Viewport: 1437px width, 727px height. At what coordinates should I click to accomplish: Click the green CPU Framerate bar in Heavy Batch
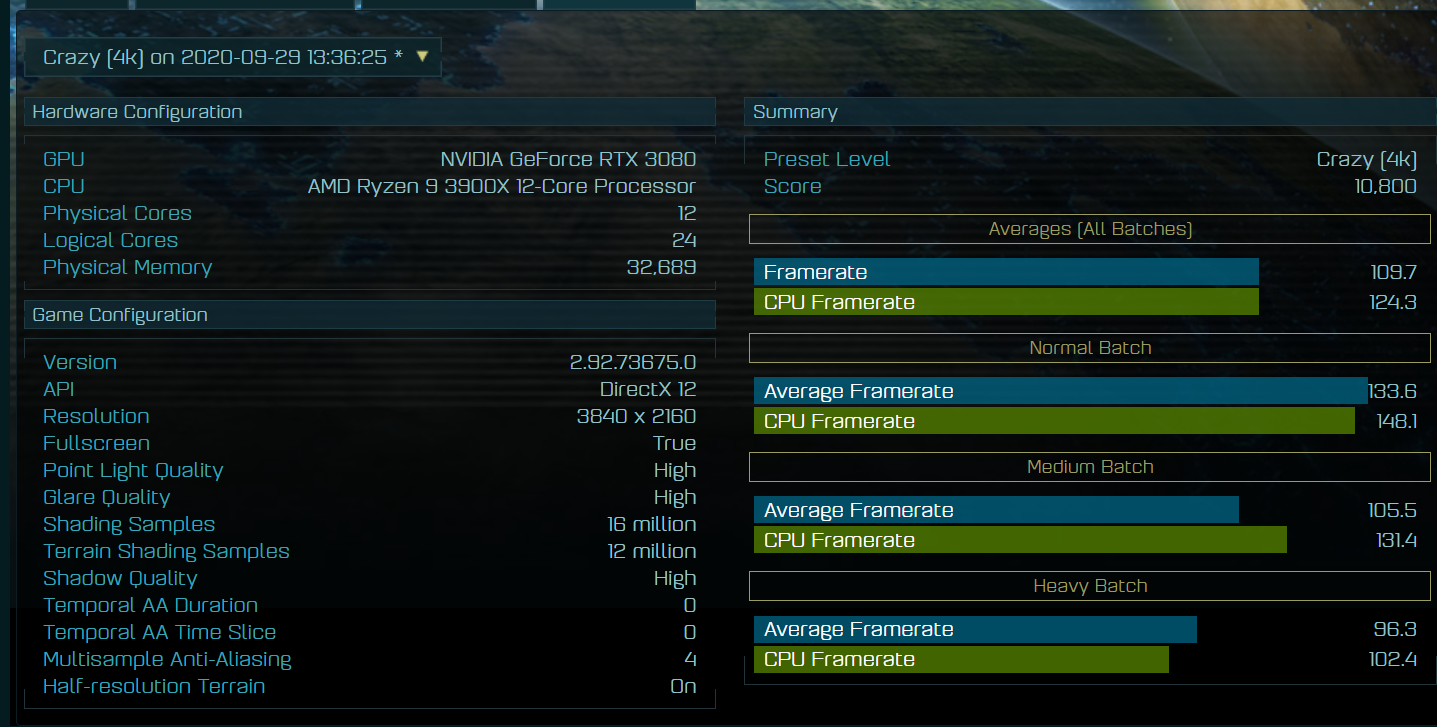[960, 659]
